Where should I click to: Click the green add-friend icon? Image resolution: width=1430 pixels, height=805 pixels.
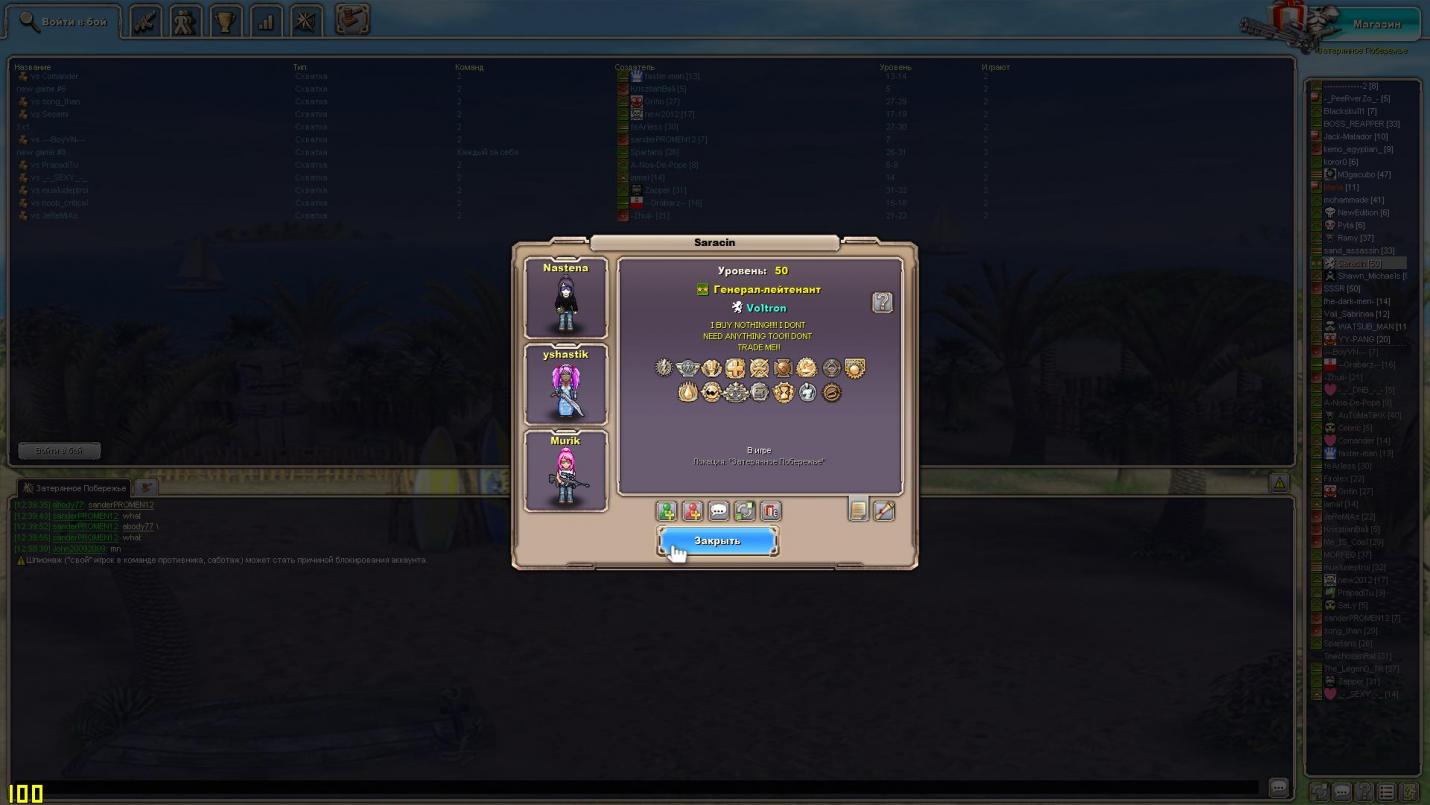tap(666, 511)
